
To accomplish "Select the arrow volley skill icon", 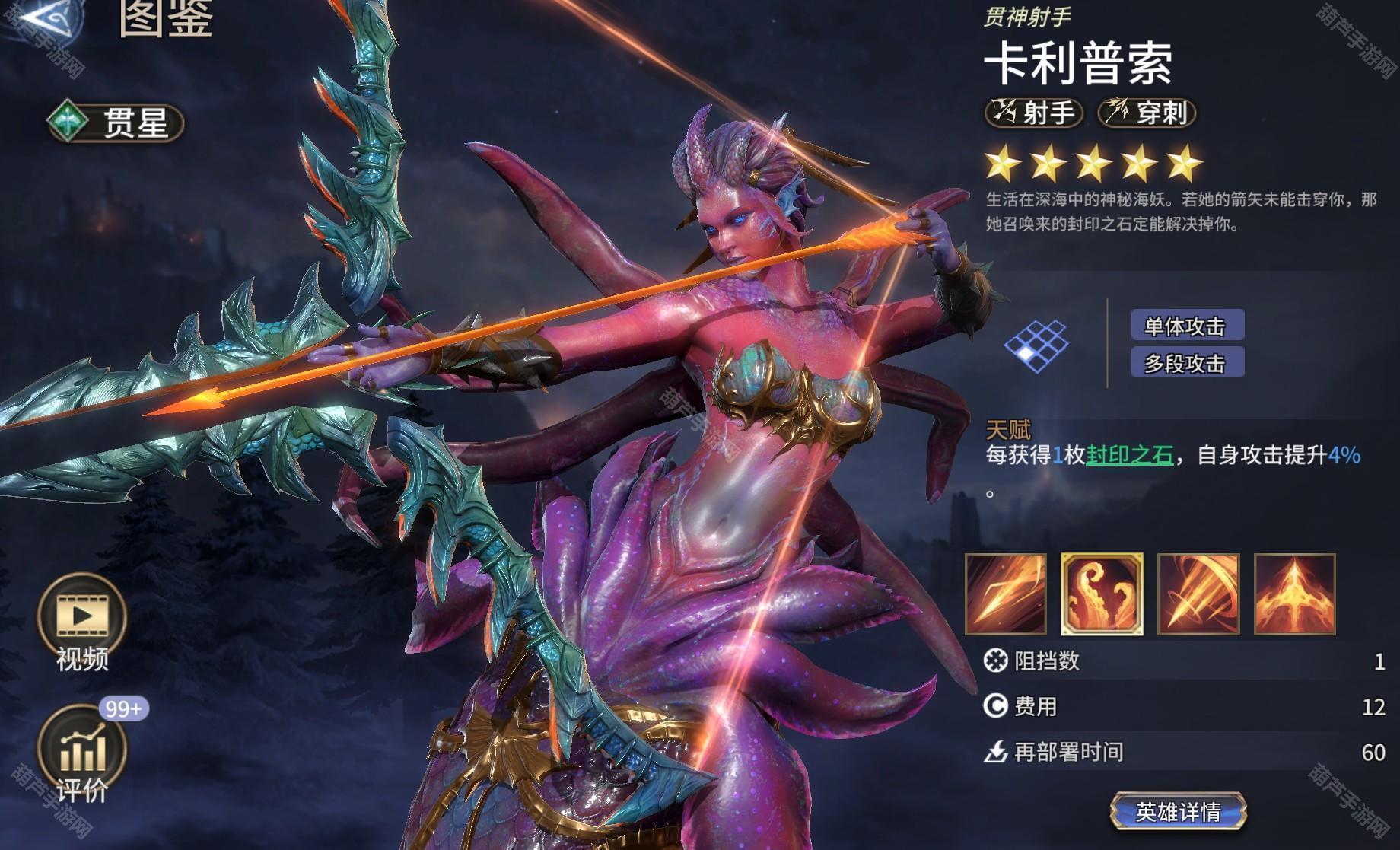I will (x=1198, y=594).
